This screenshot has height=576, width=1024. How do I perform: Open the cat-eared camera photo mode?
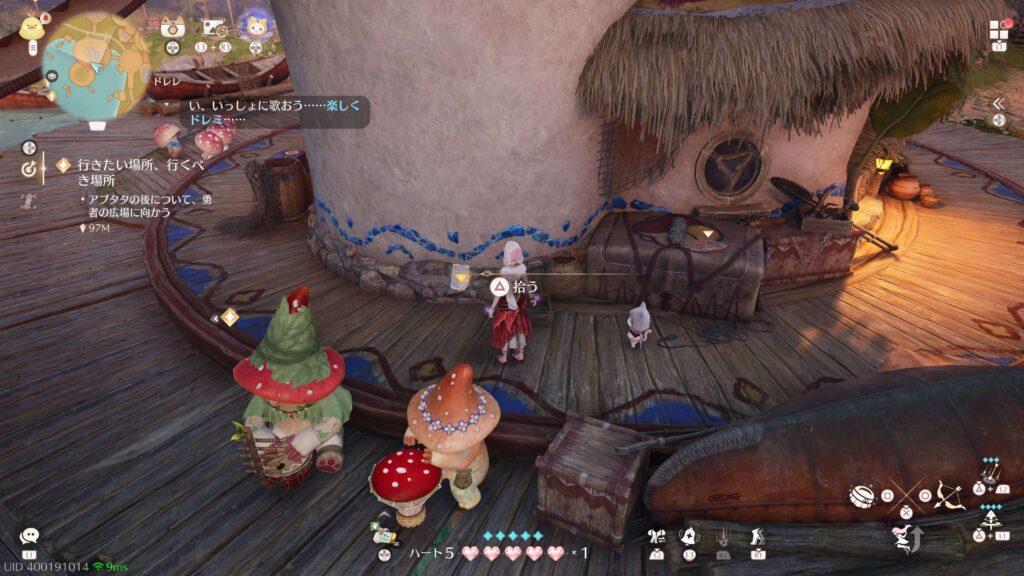coord(171,27)
